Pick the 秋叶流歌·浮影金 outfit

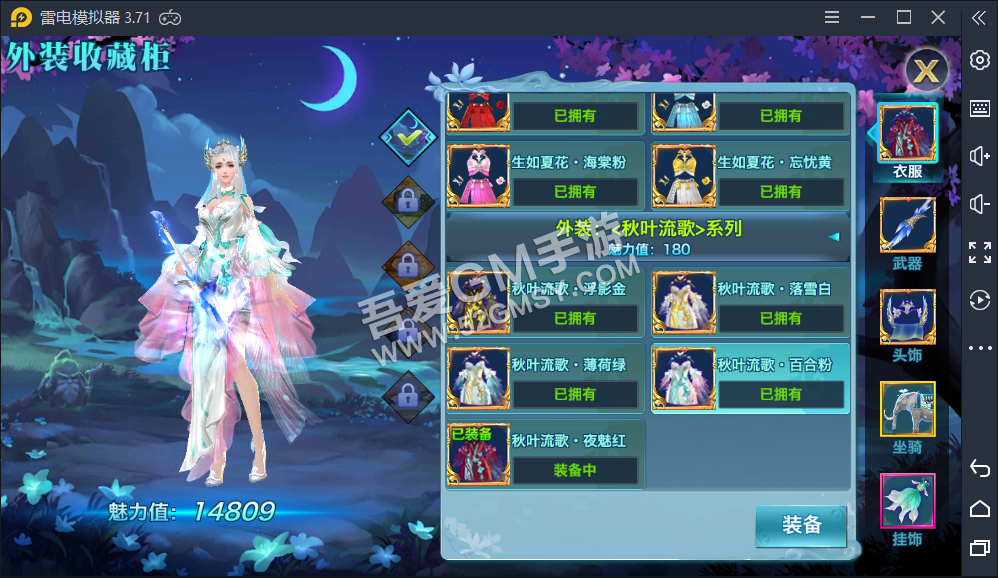click(545, 302)
